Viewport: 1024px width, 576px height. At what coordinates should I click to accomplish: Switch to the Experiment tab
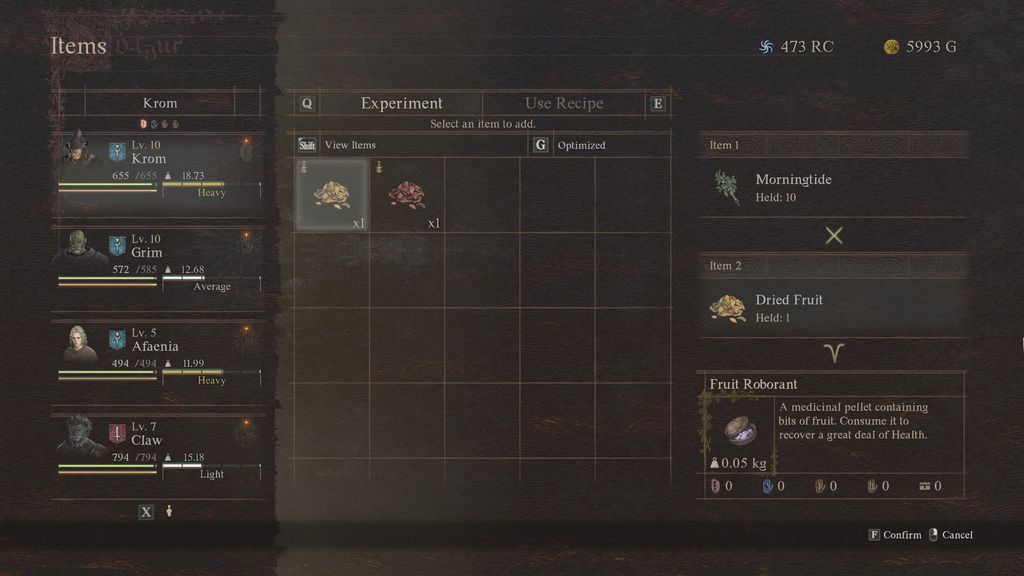tap(401, 103)
